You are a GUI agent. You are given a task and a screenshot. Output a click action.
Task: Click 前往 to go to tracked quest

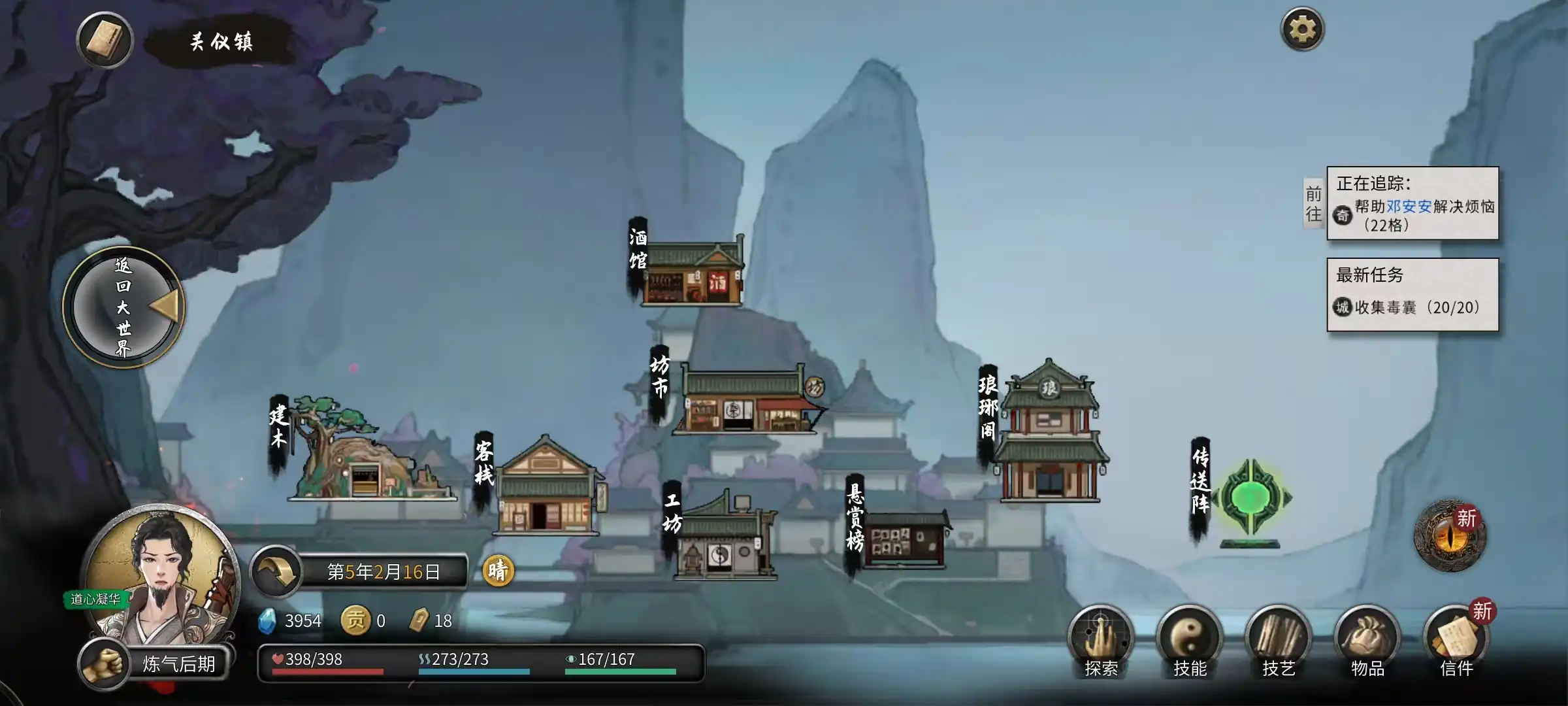point(1313,204)
